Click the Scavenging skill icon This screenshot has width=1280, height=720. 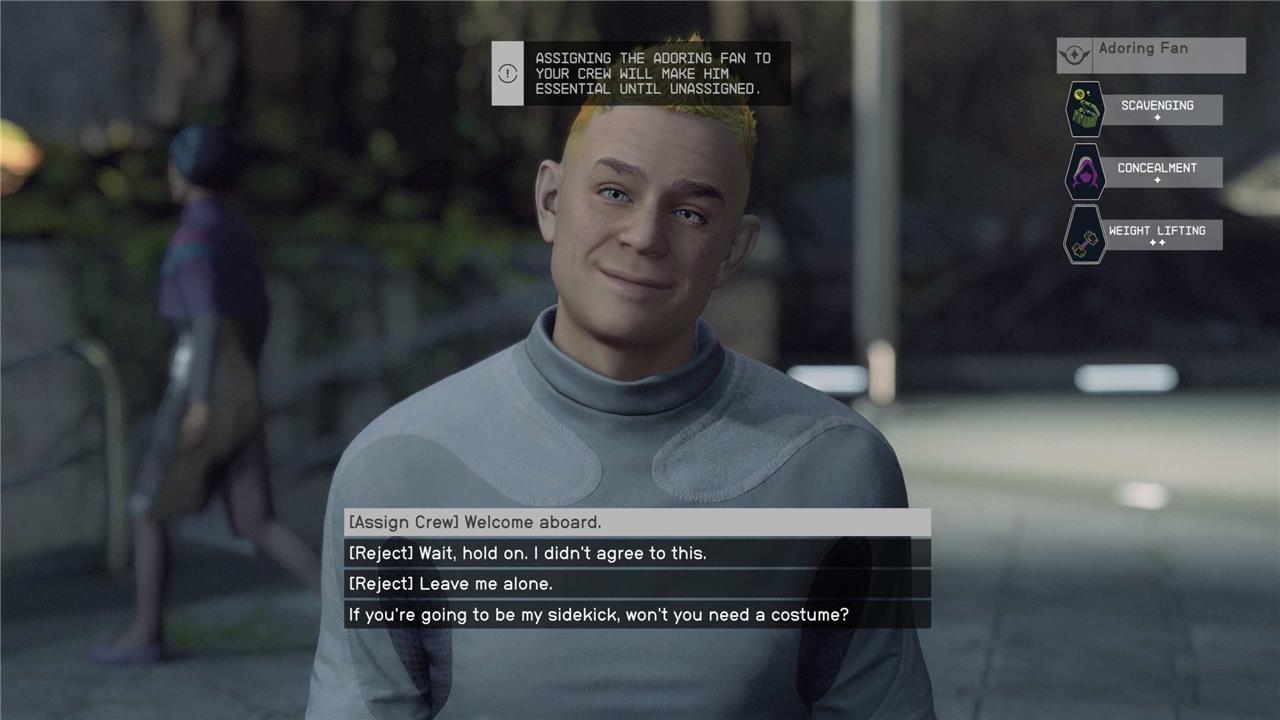(1084, 110)
